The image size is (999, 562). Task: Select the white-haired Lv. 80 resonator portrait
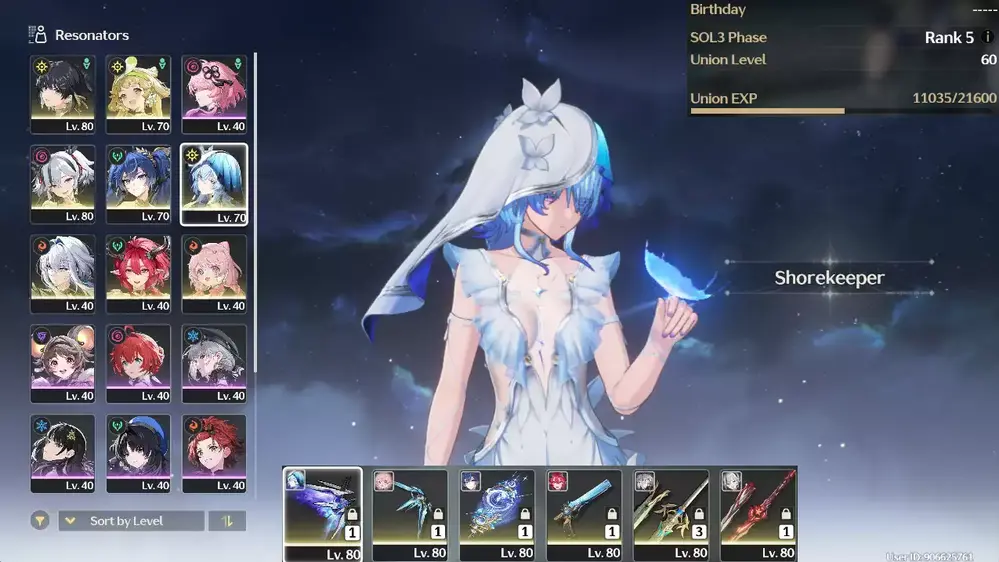(x=63, y=184)
